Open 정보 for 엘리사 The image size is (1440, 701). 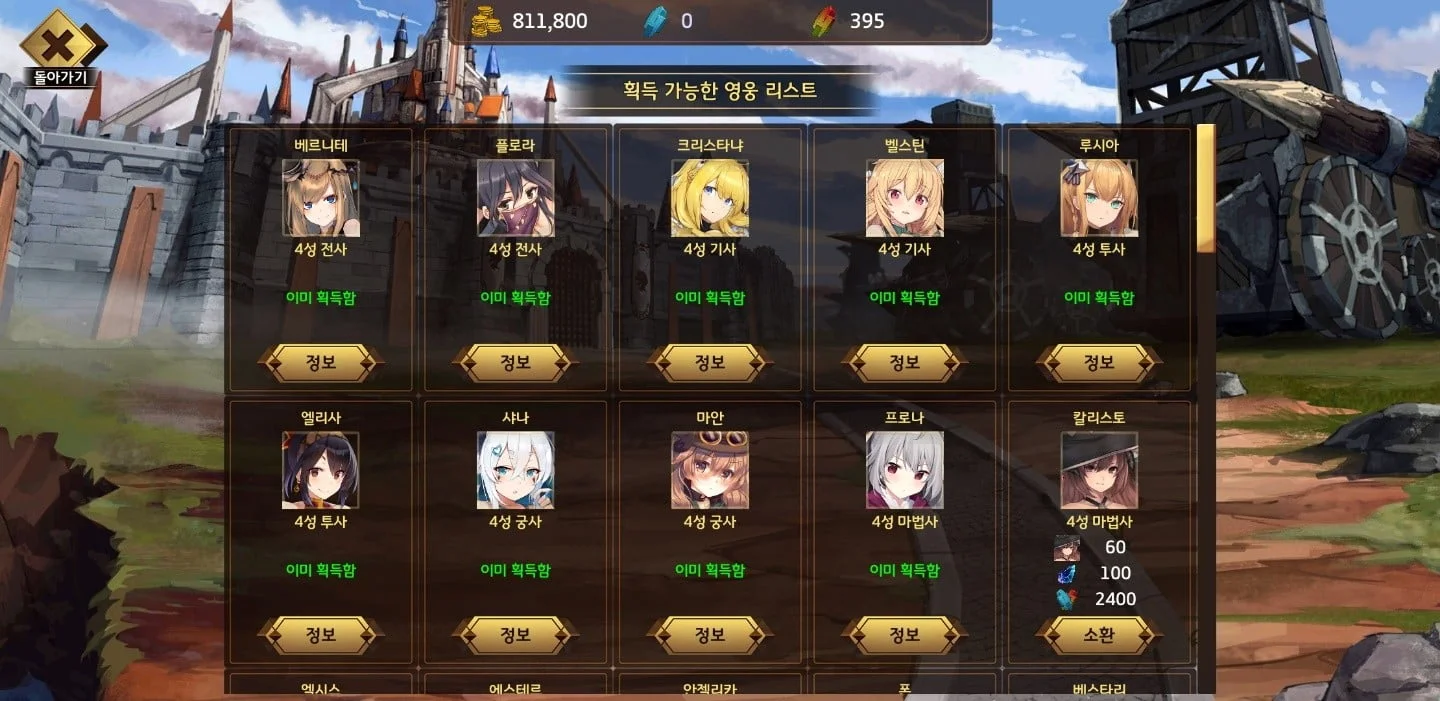click(320, 635)
